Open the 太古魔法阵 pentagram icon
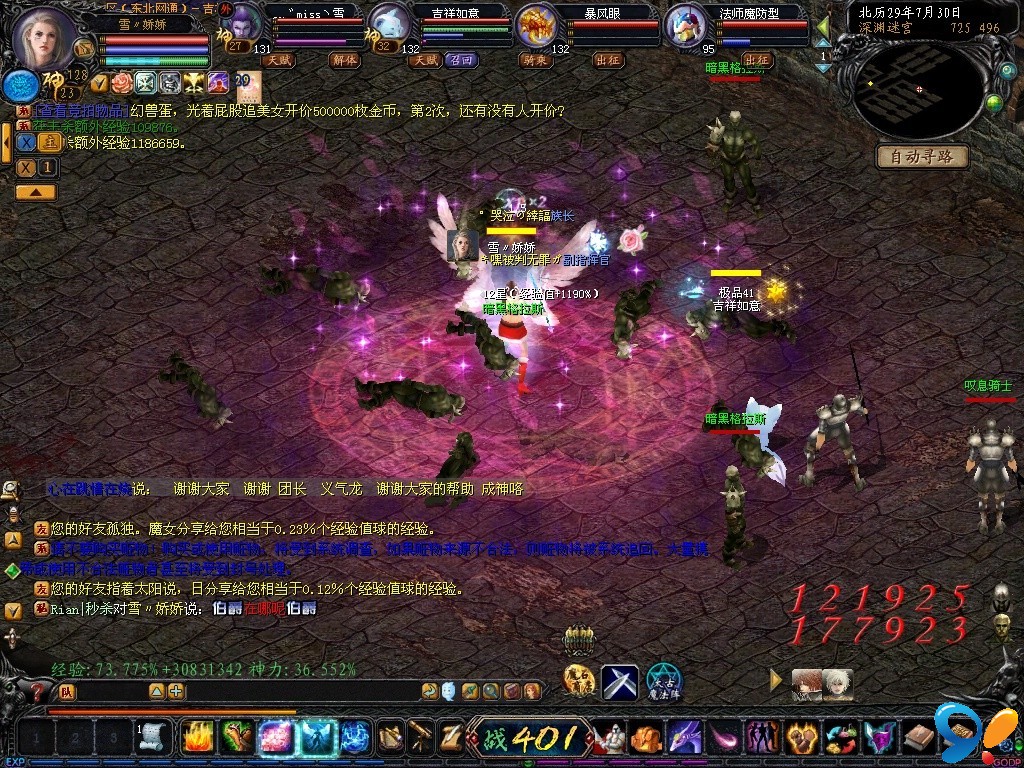This screenshot has width=1024, height=768. 663,682
